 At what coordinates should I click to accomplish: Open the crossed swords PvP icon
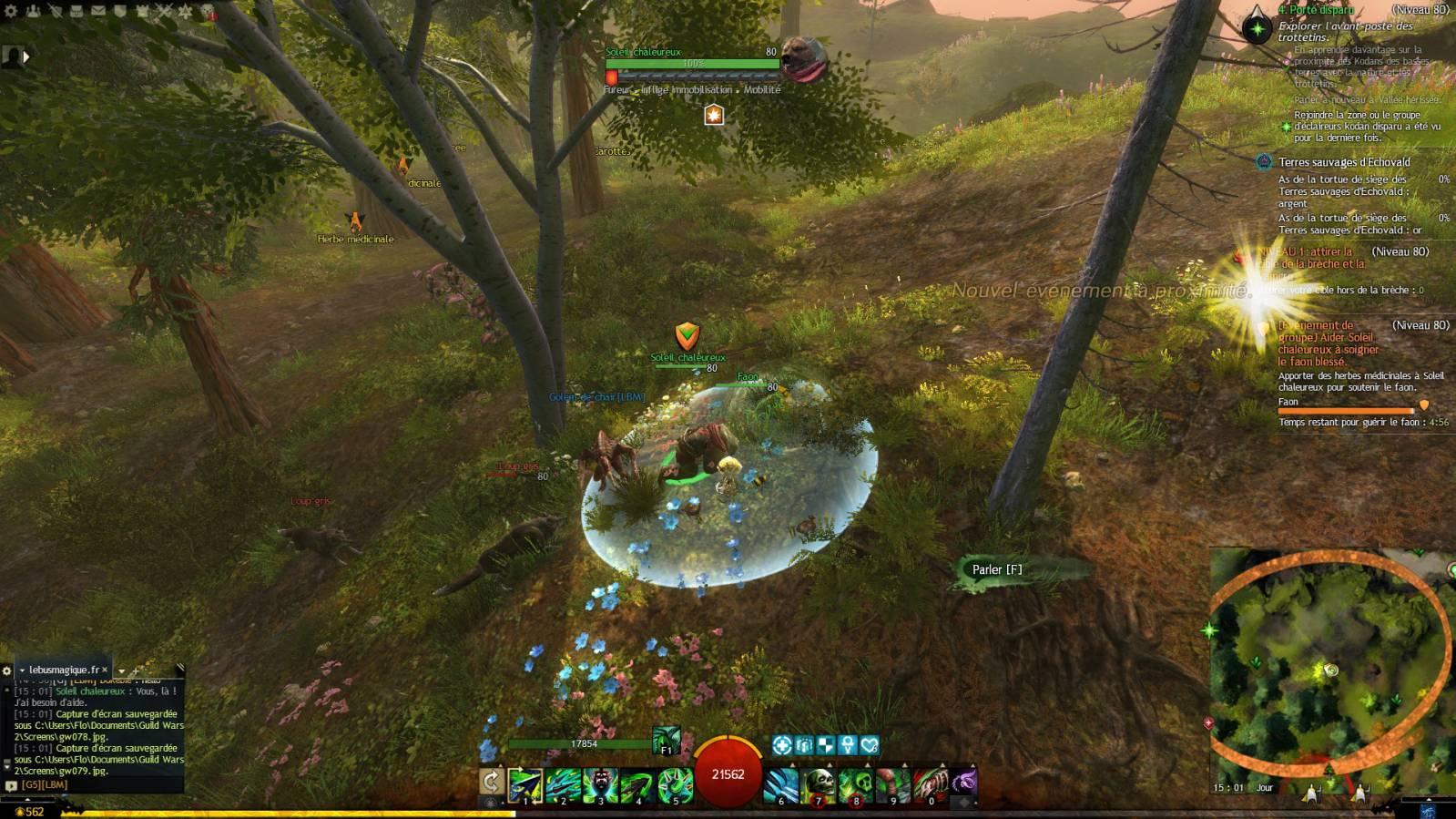click(164, 12)
